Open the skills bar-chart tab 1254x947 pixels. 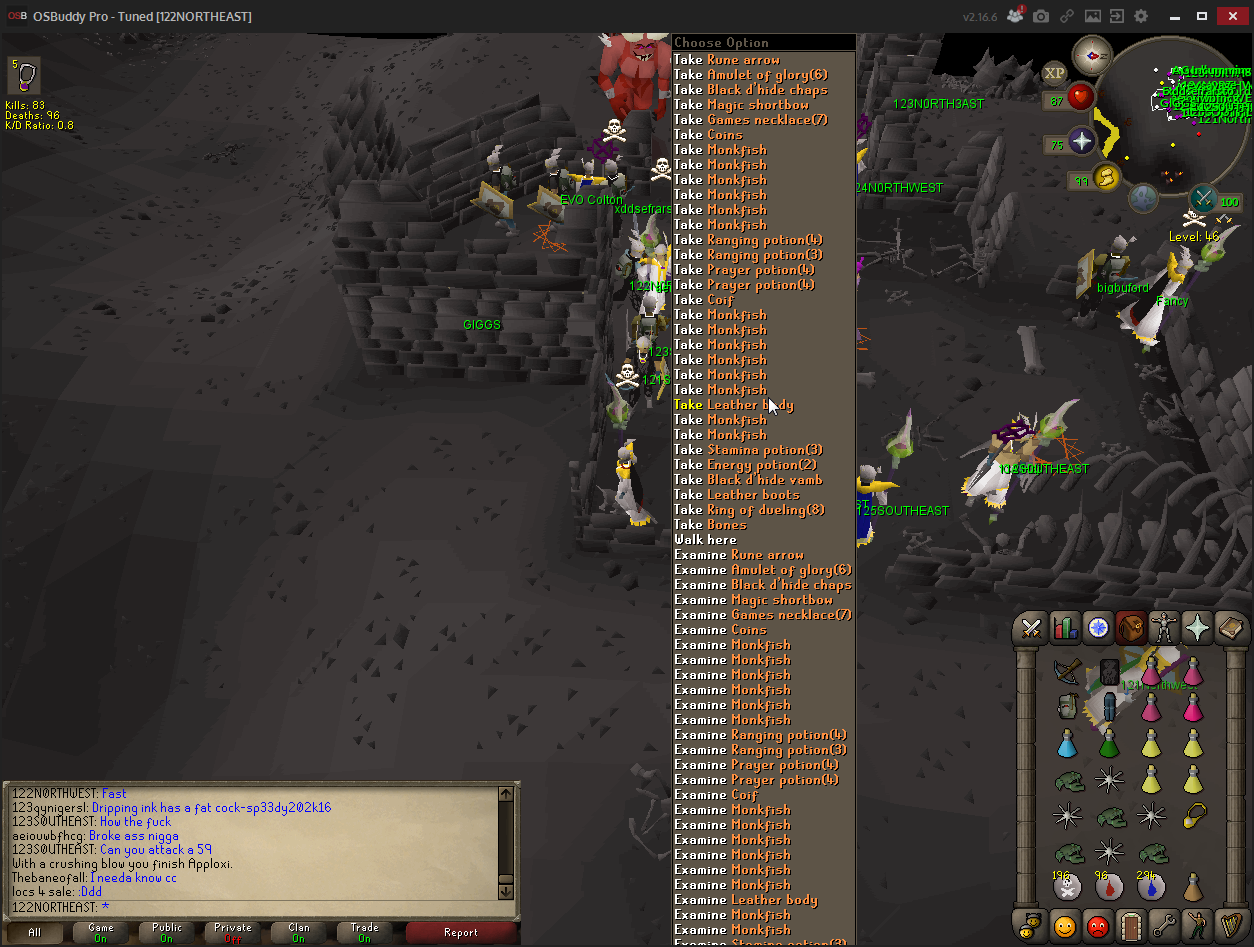(1065, 628)
